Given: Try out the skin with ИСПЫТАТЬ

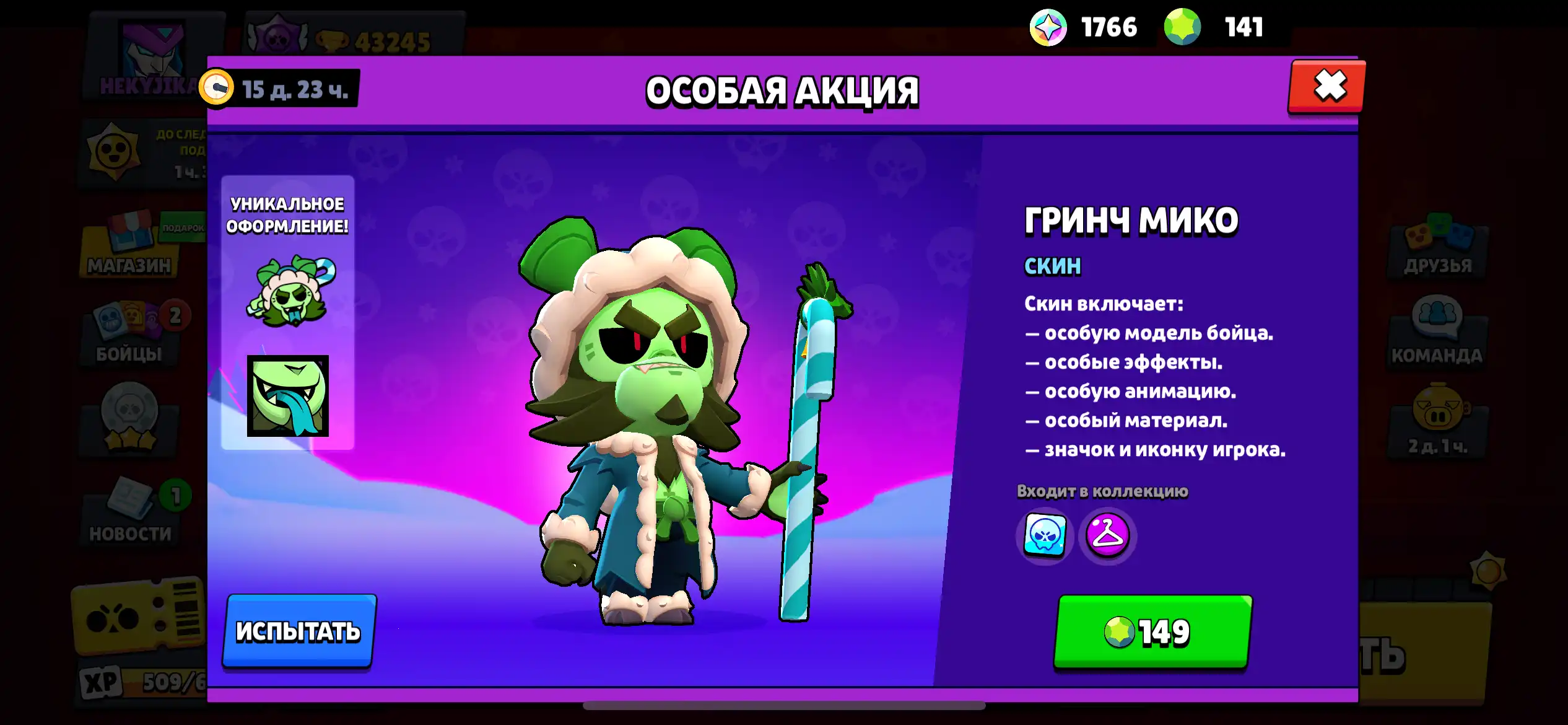Looking at the screenshot, I should [x=299, y=631].
